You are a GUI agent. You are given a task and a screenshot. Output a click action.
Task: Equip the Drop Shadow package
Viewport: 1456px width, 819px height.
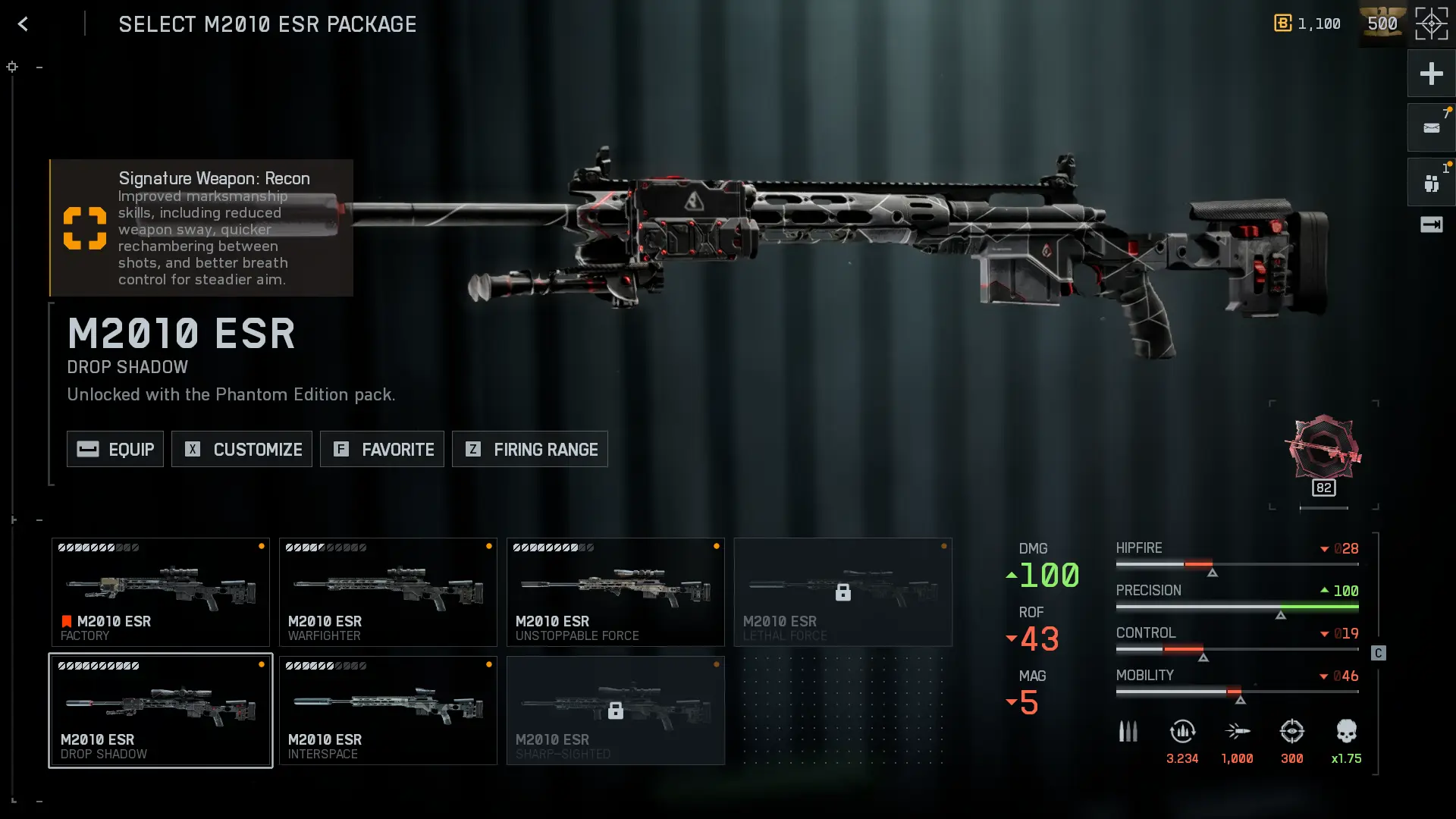[x=115, y=449]
